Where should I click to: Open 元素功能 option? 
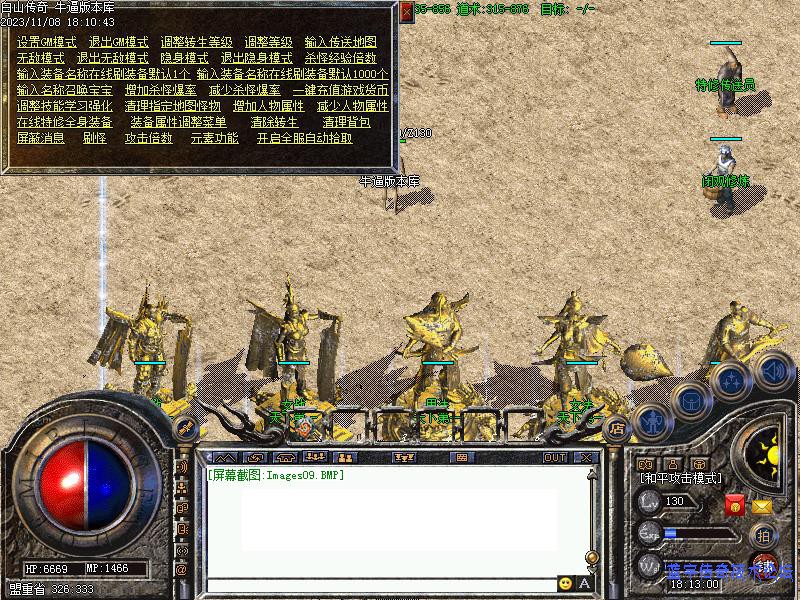[214, 138]
